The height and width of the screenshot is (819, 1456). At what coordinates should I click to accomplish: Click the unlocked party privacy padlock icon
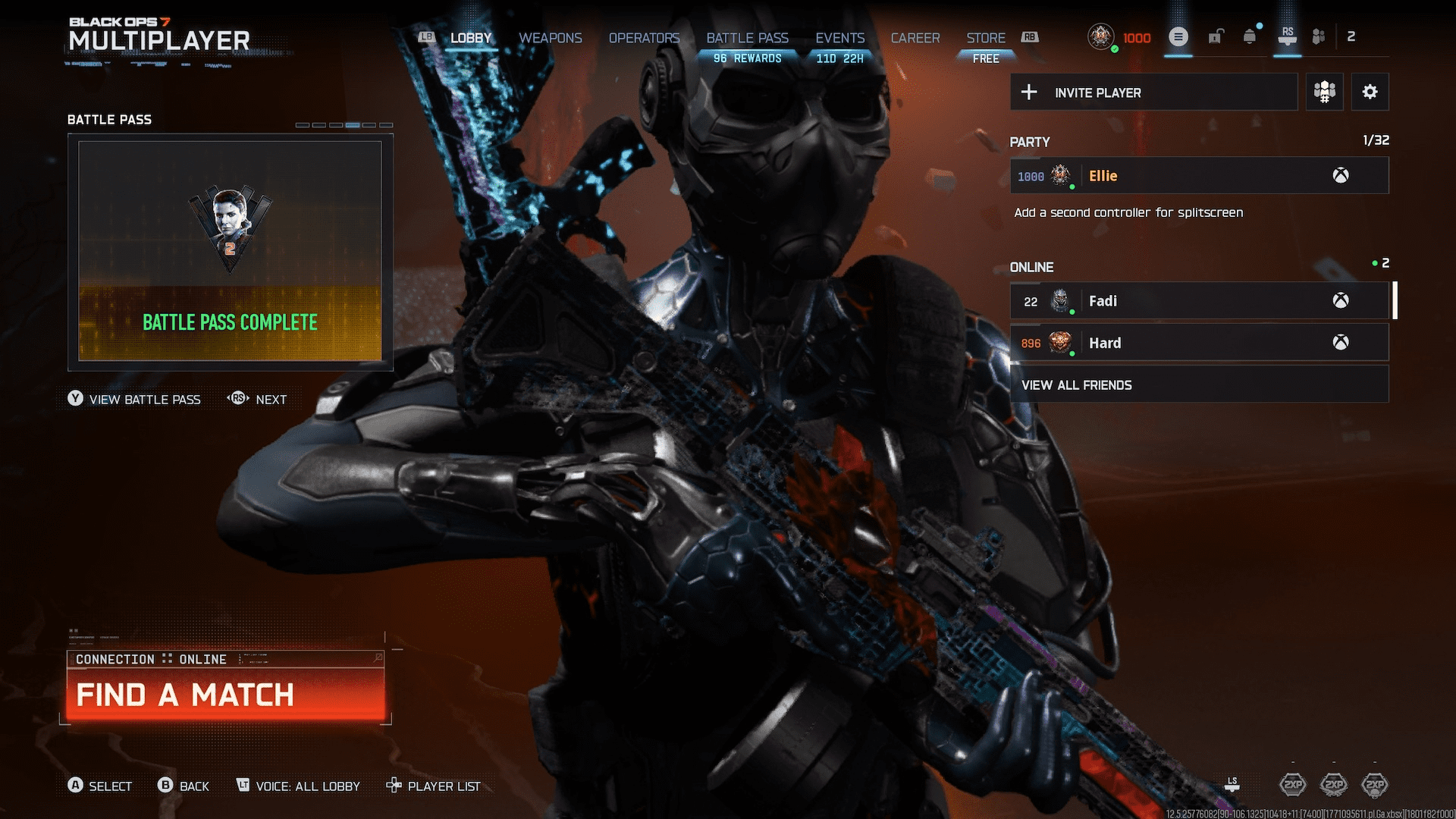(x=1216, y=36)
